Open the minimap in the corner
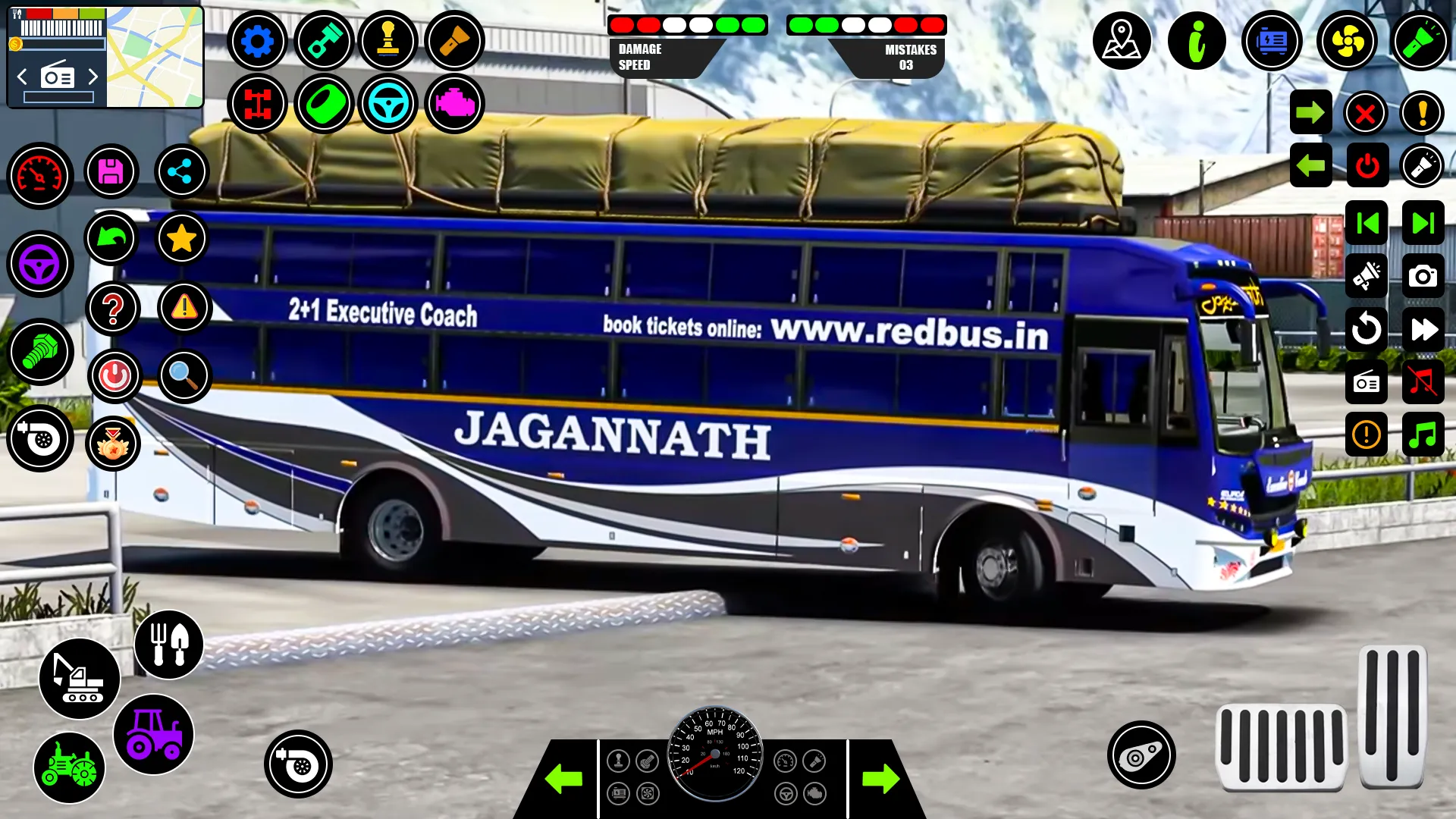The height and width of the screenshot is (819, 1456). pyautogui.click(x=155, y=58)
